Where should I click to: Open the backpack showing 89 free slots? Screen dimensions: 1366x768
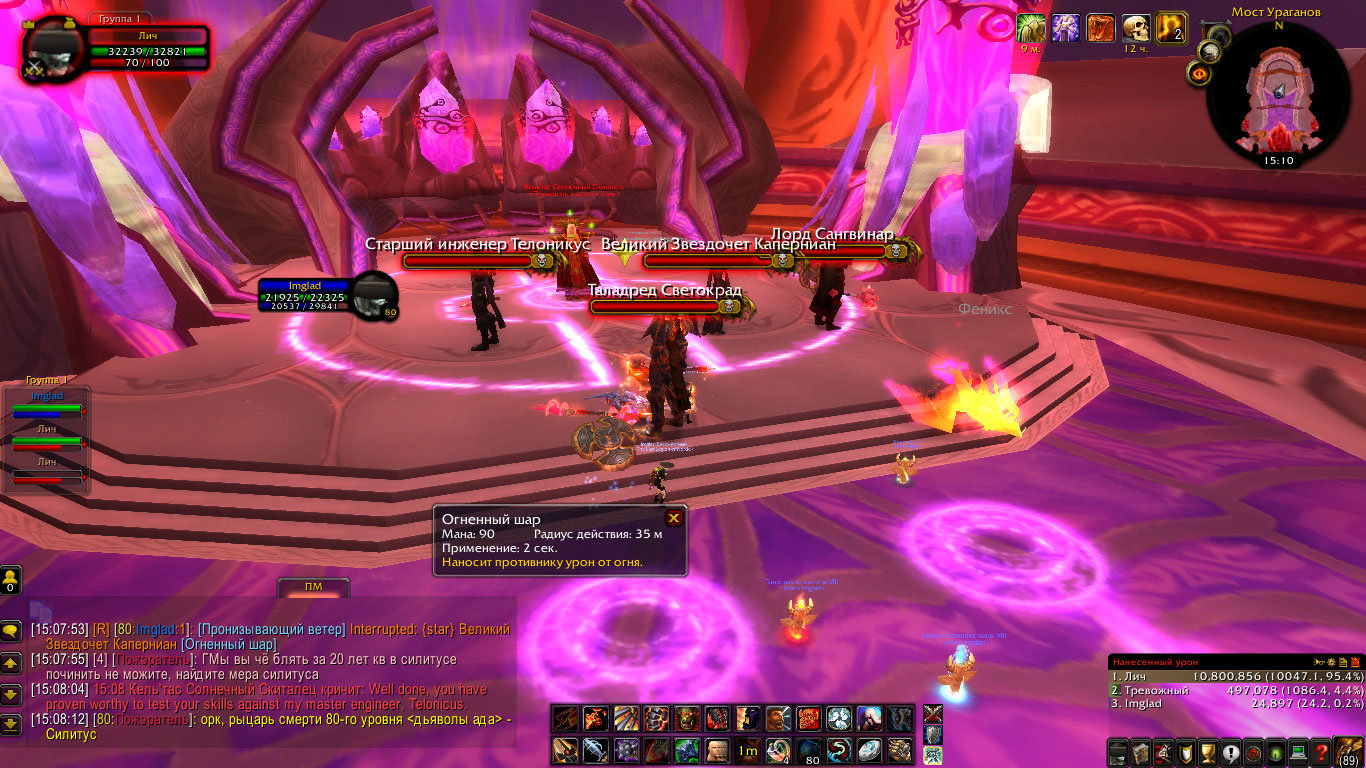coord(1350,750)
